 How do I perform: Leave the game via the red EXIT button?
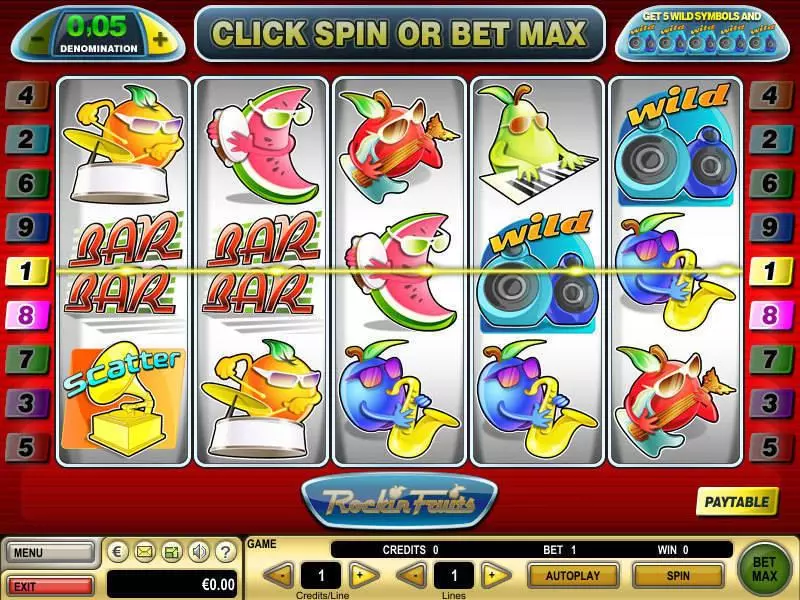[49, 584]
